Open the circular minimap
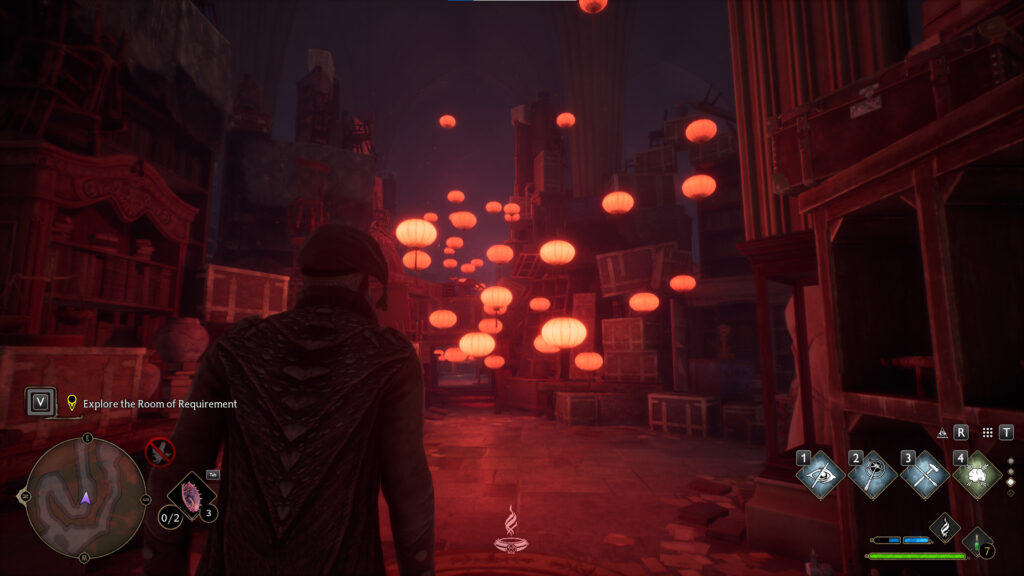 tap(86, 497)
